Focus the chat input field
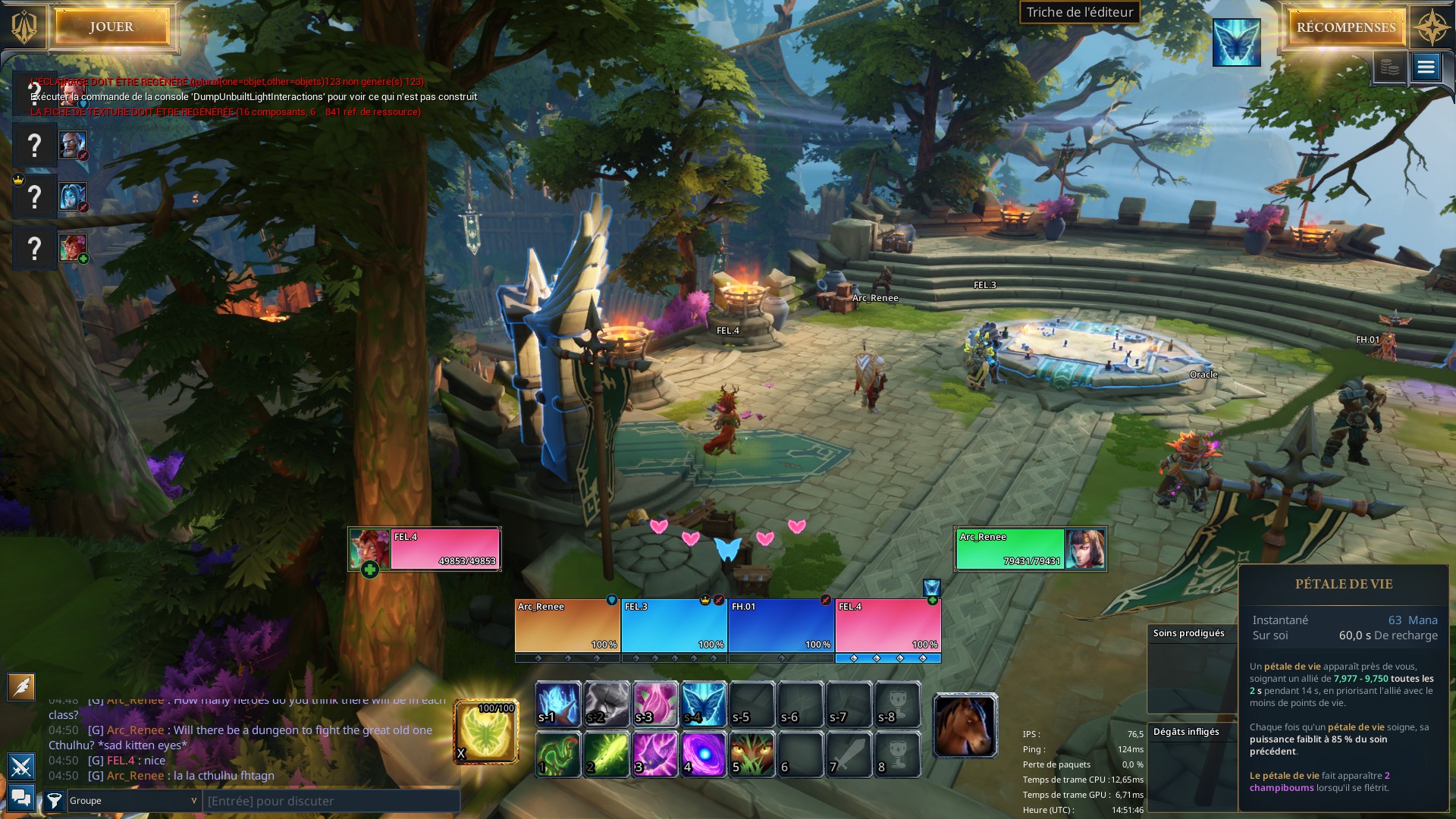This screenshot has height=819, width=1456. pos(331,801)
